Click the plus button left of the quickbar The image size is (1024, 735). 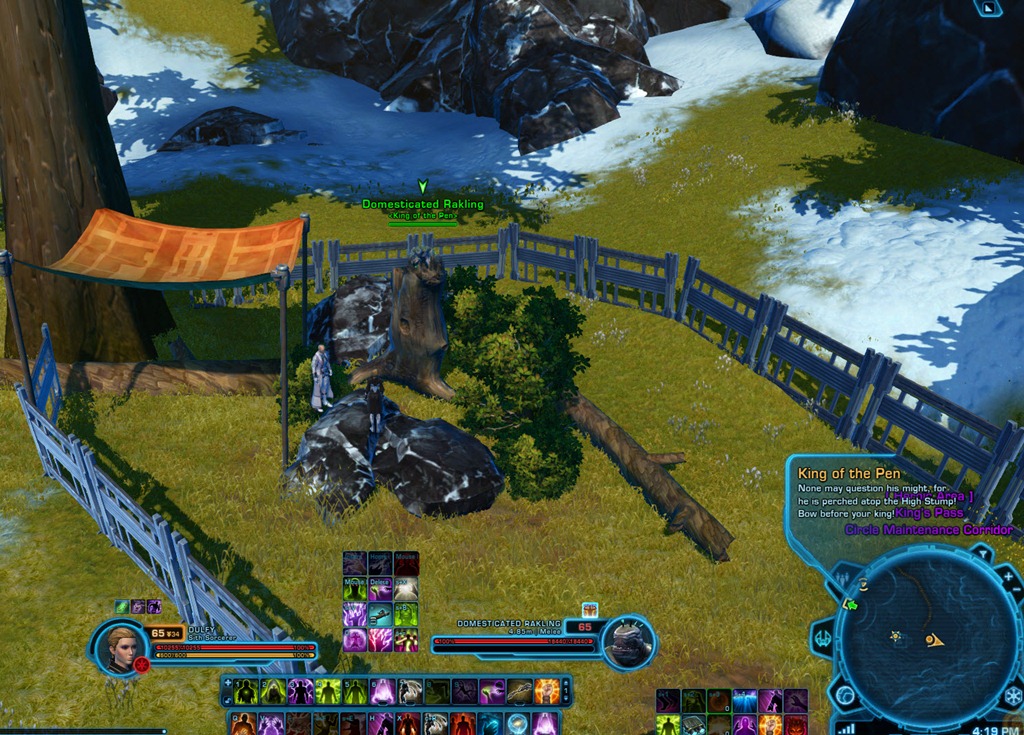(x=228, y=682)
